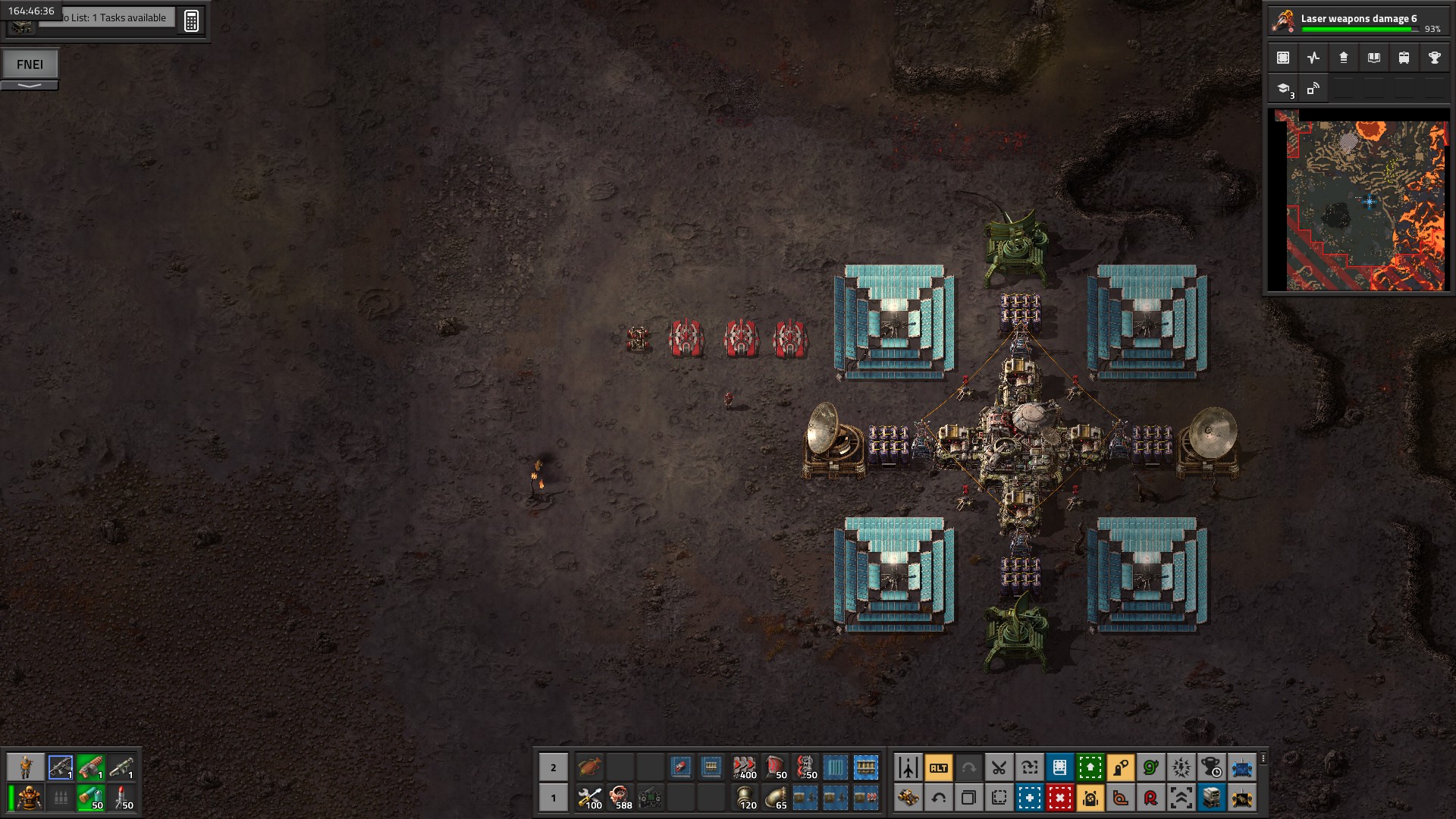Select the green upgrade planner tool
This screenshot has width=1456, height=819.
pos(1090,767)
